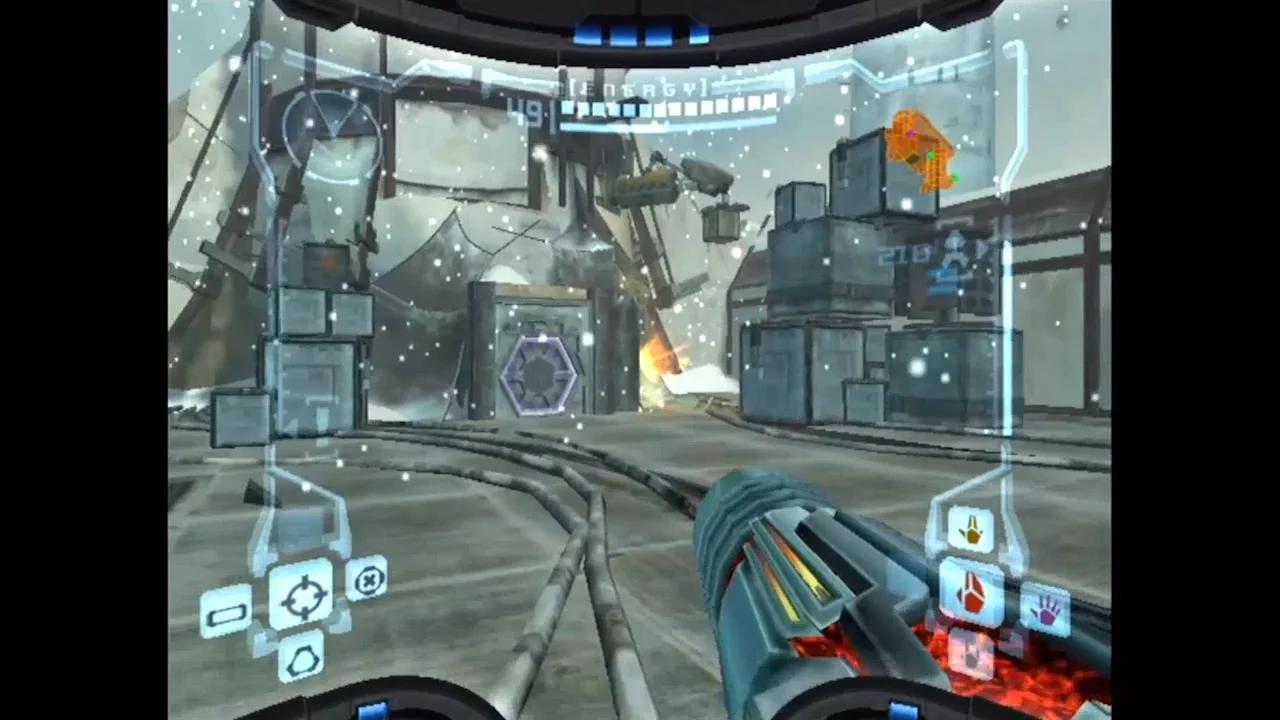The image size is (1280, 720).
Task: Select the yellow Power Beam hand icon
Action: (970, 528)
